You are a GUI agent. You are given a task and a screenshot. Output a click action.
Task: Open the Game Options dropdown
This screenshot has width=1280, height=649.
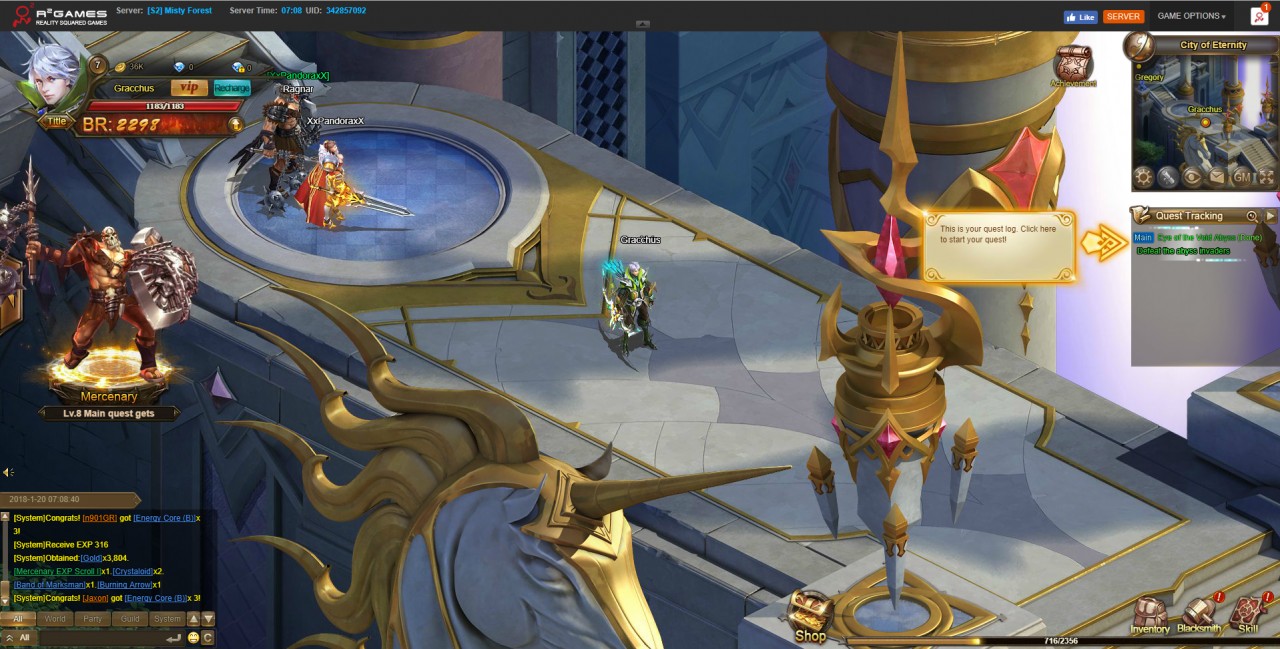(1191, 16)
